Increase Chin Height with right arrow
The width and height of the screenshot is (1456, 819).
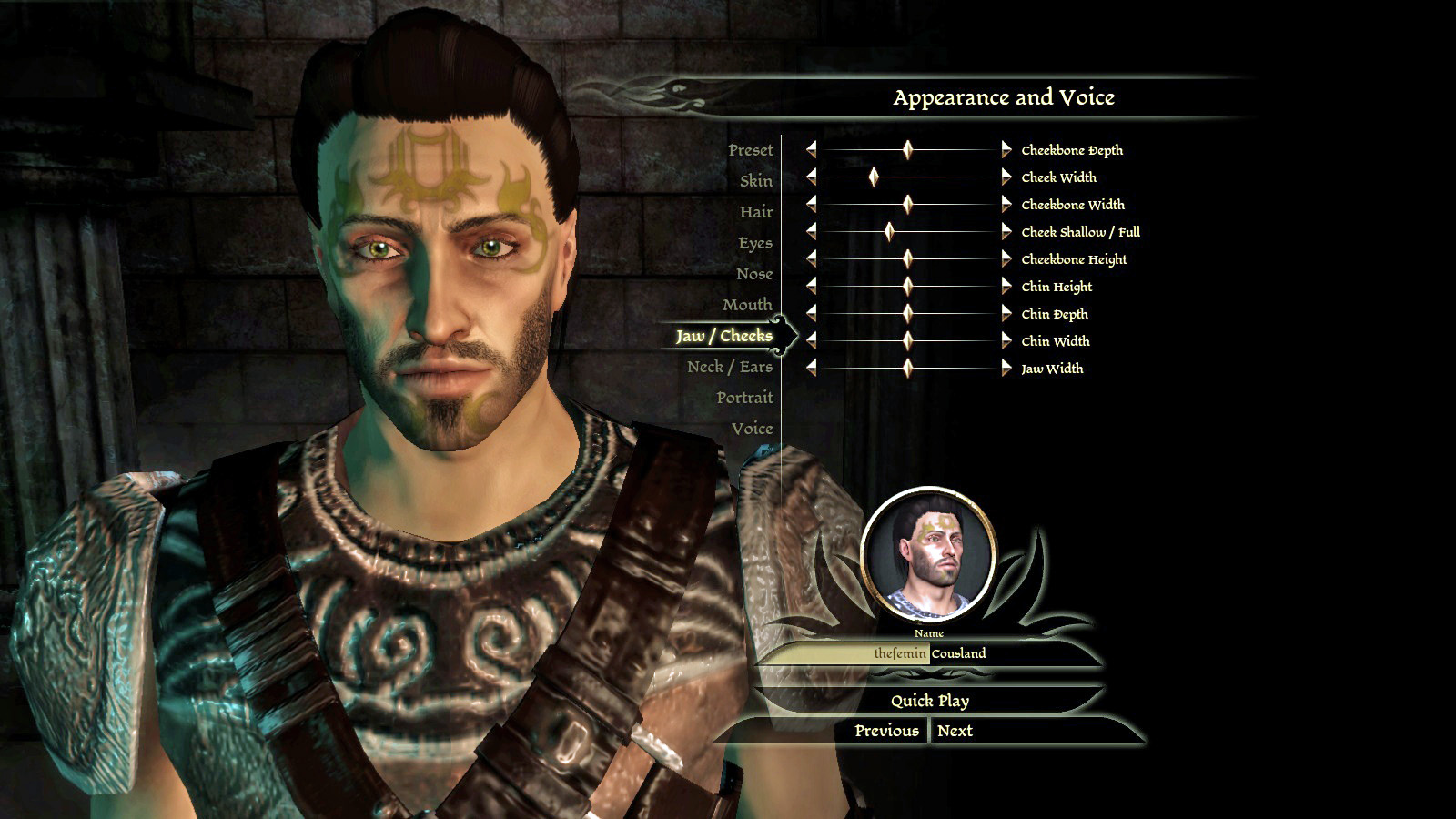[1006, 286]
